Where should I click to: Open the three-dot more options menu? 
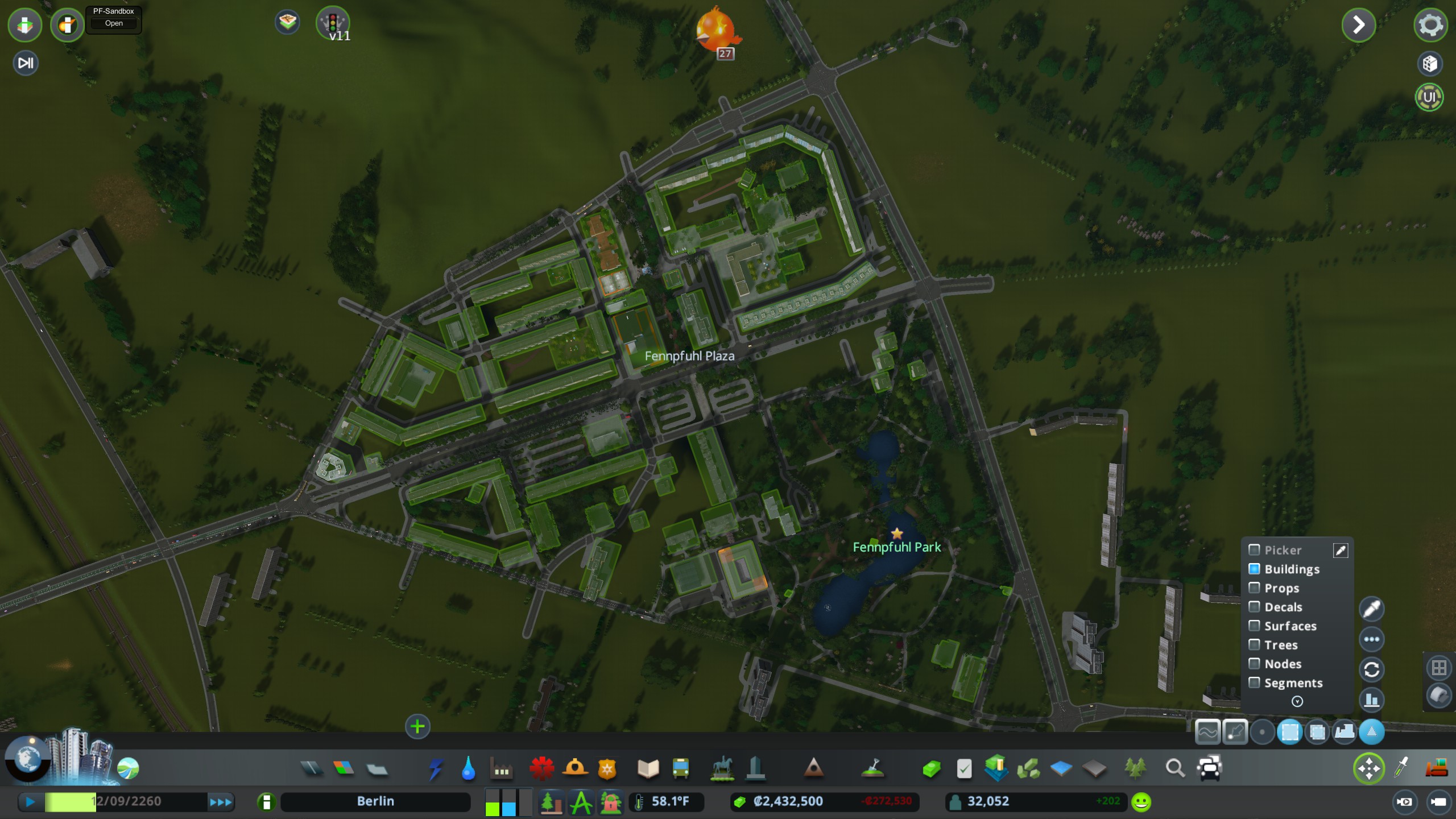pos(1371,639)
